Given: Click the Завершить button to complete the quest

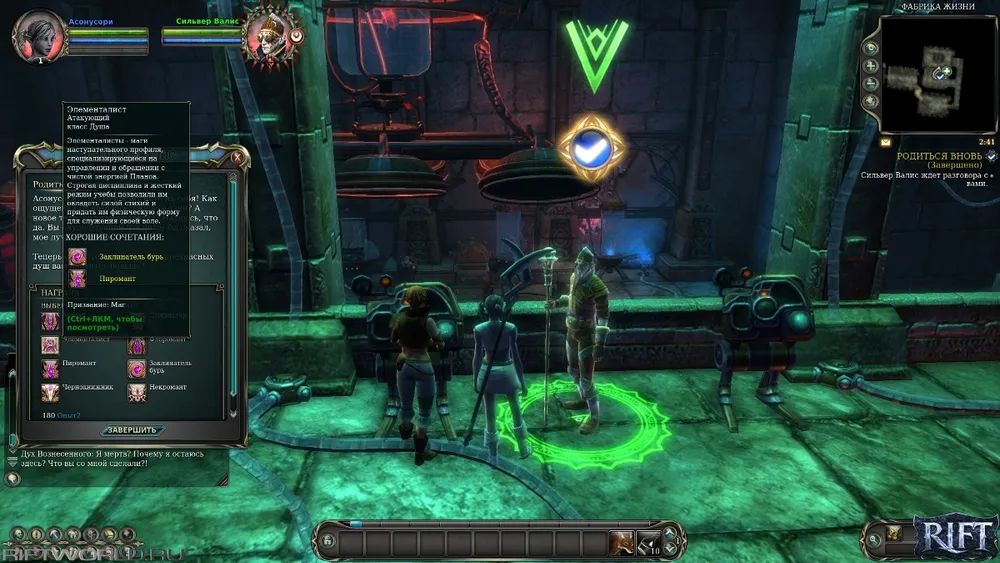Looking at the screenshot, I should (x=130, y=430).
